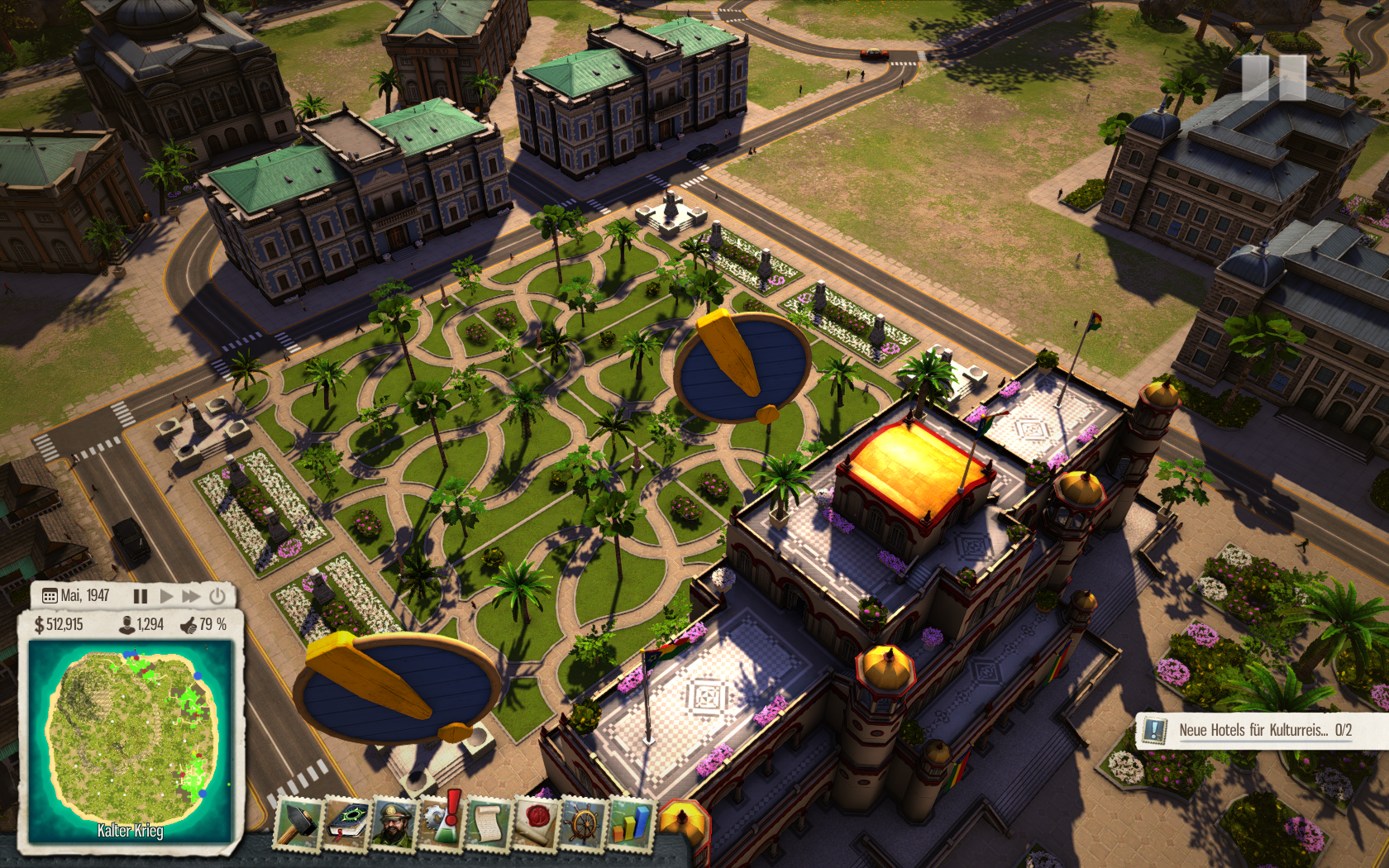Click the treasury amount $512,915

click(59, 625)
